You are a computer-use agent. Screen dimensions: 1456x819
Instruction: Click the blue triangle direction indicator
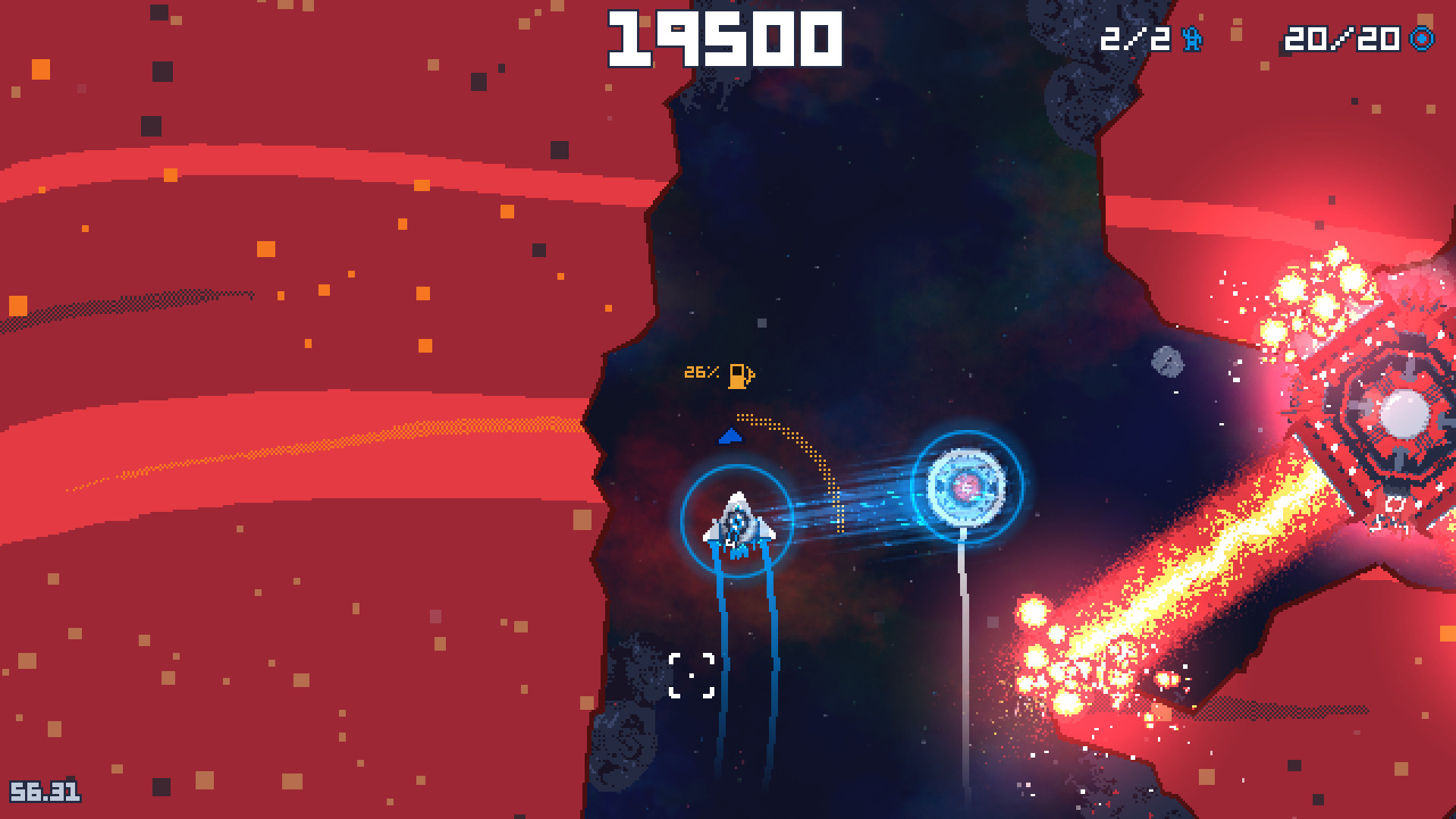coord(730,436)
